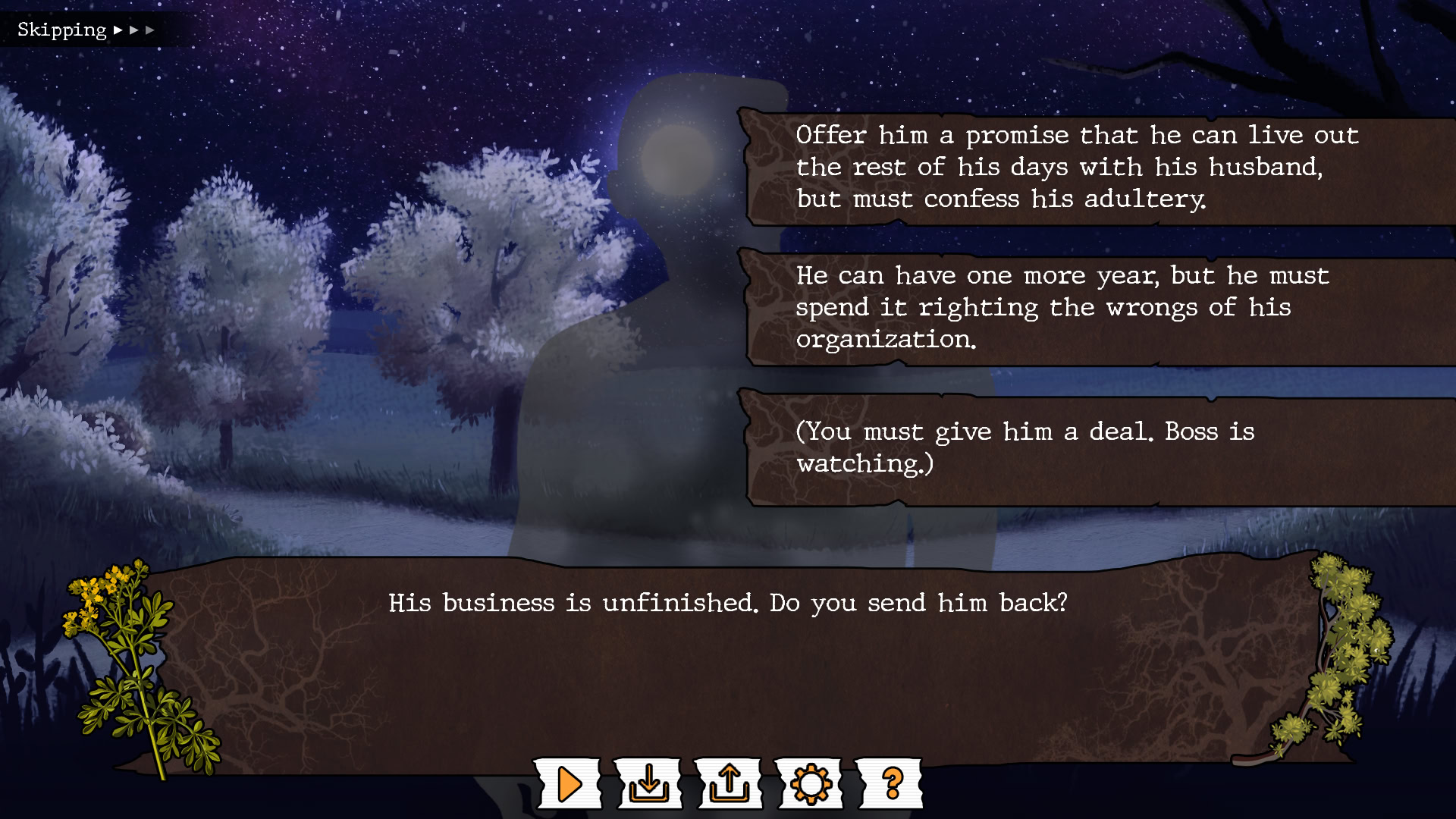Open settings with the gear icon

810,784
